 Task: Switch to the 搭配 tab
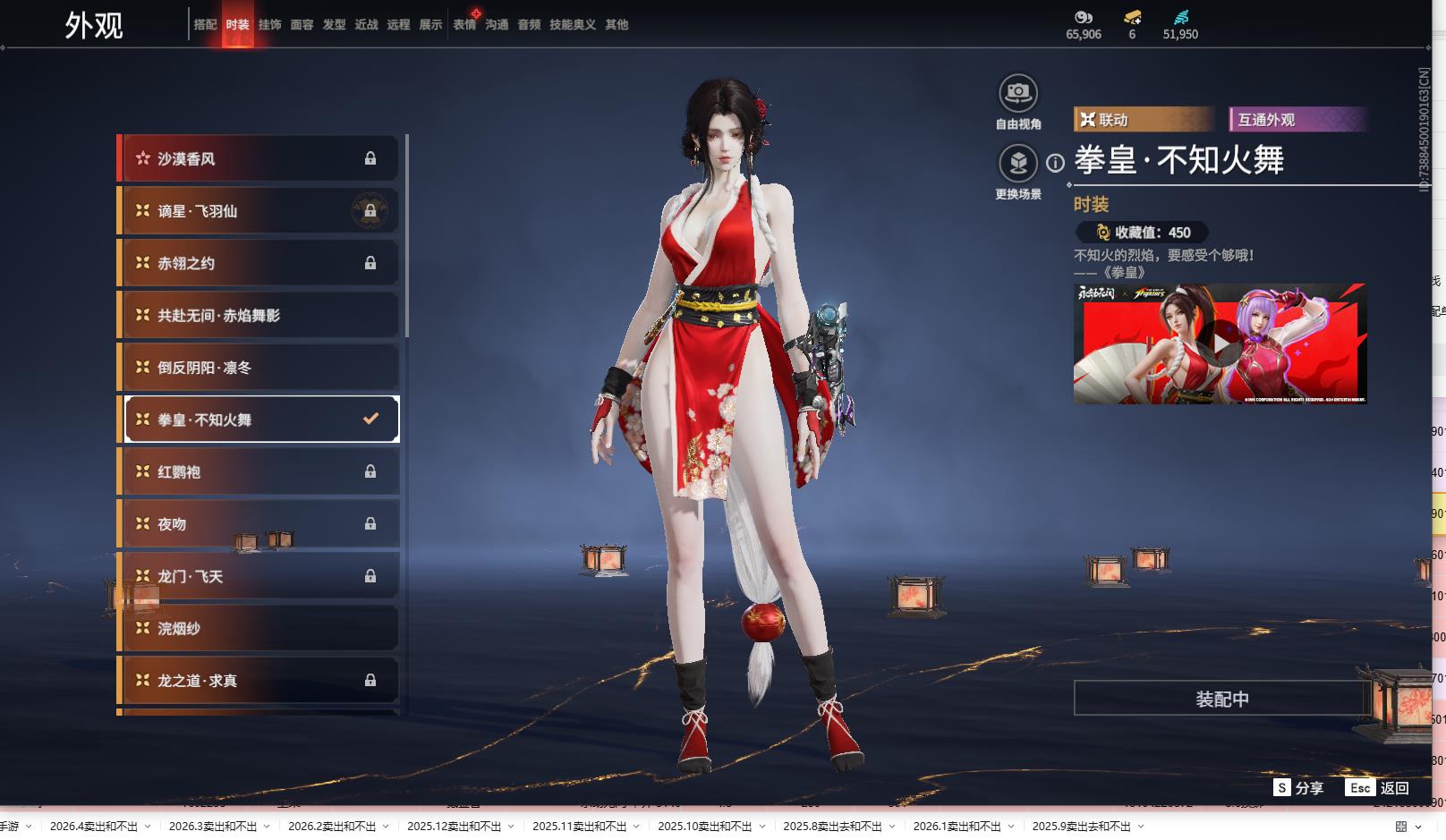click(x=205, y=24)
